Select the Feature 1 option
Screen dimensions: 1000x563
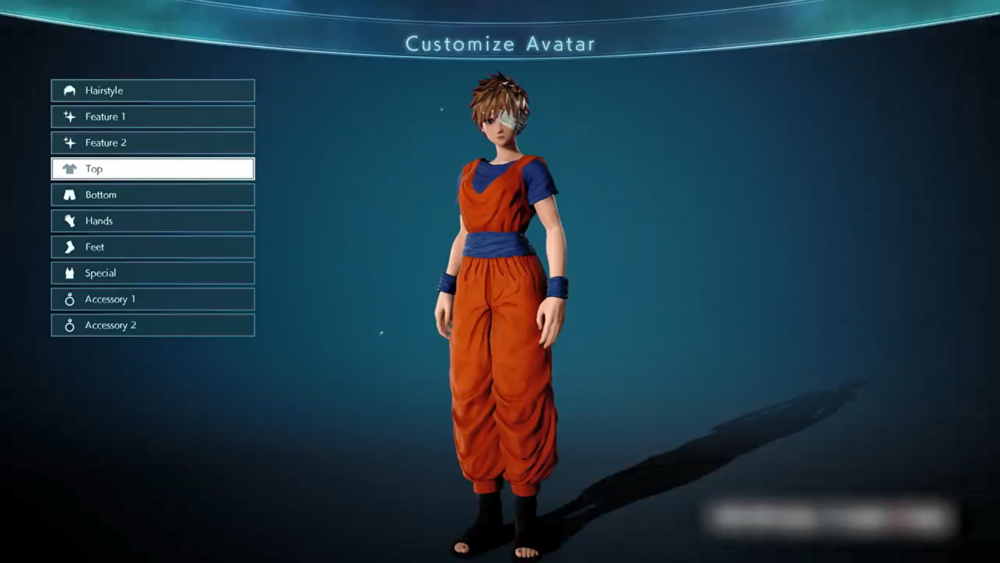pos(153,117)
